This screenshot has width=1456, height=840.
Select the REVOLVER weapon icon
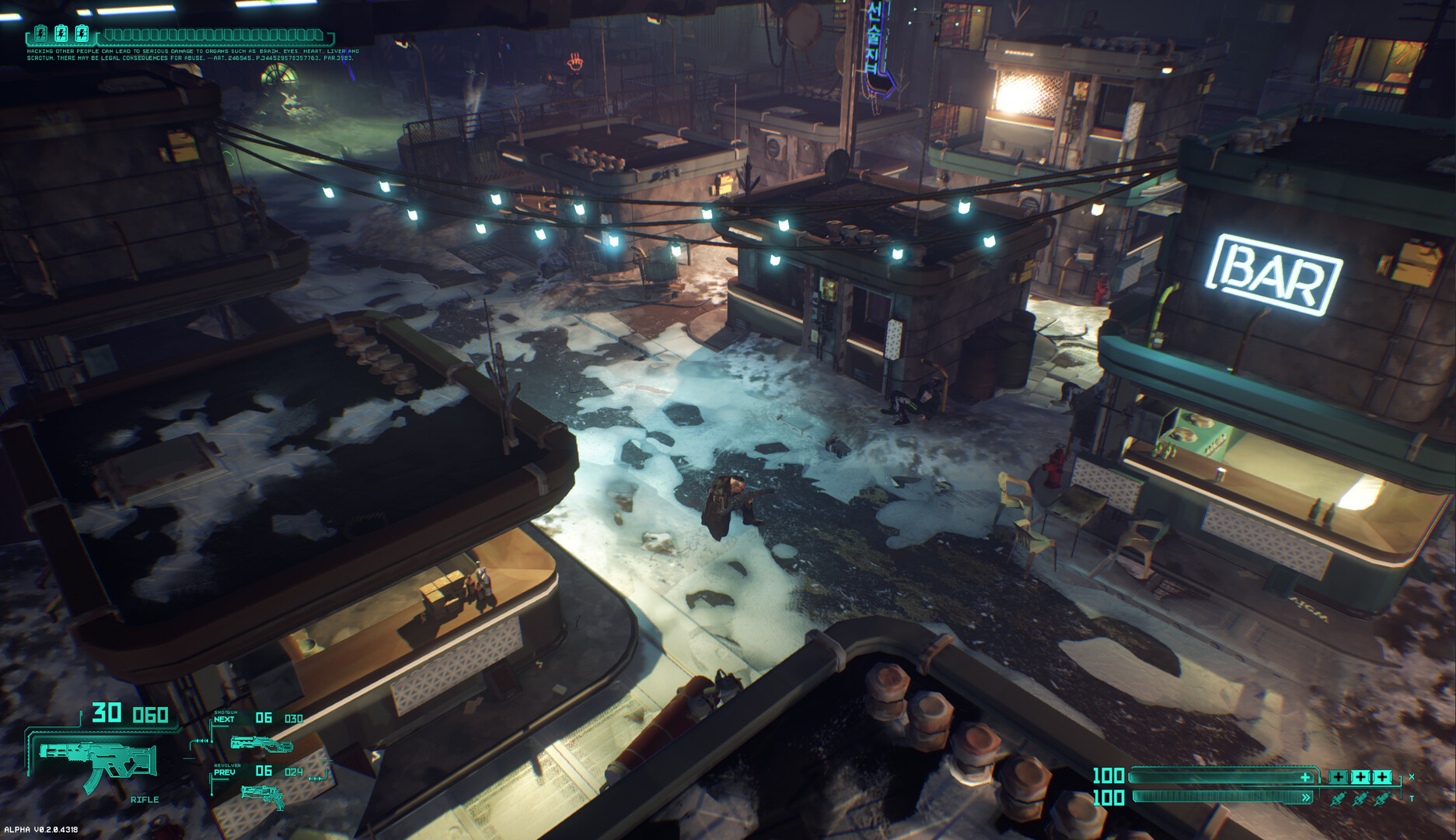[263, 797]
